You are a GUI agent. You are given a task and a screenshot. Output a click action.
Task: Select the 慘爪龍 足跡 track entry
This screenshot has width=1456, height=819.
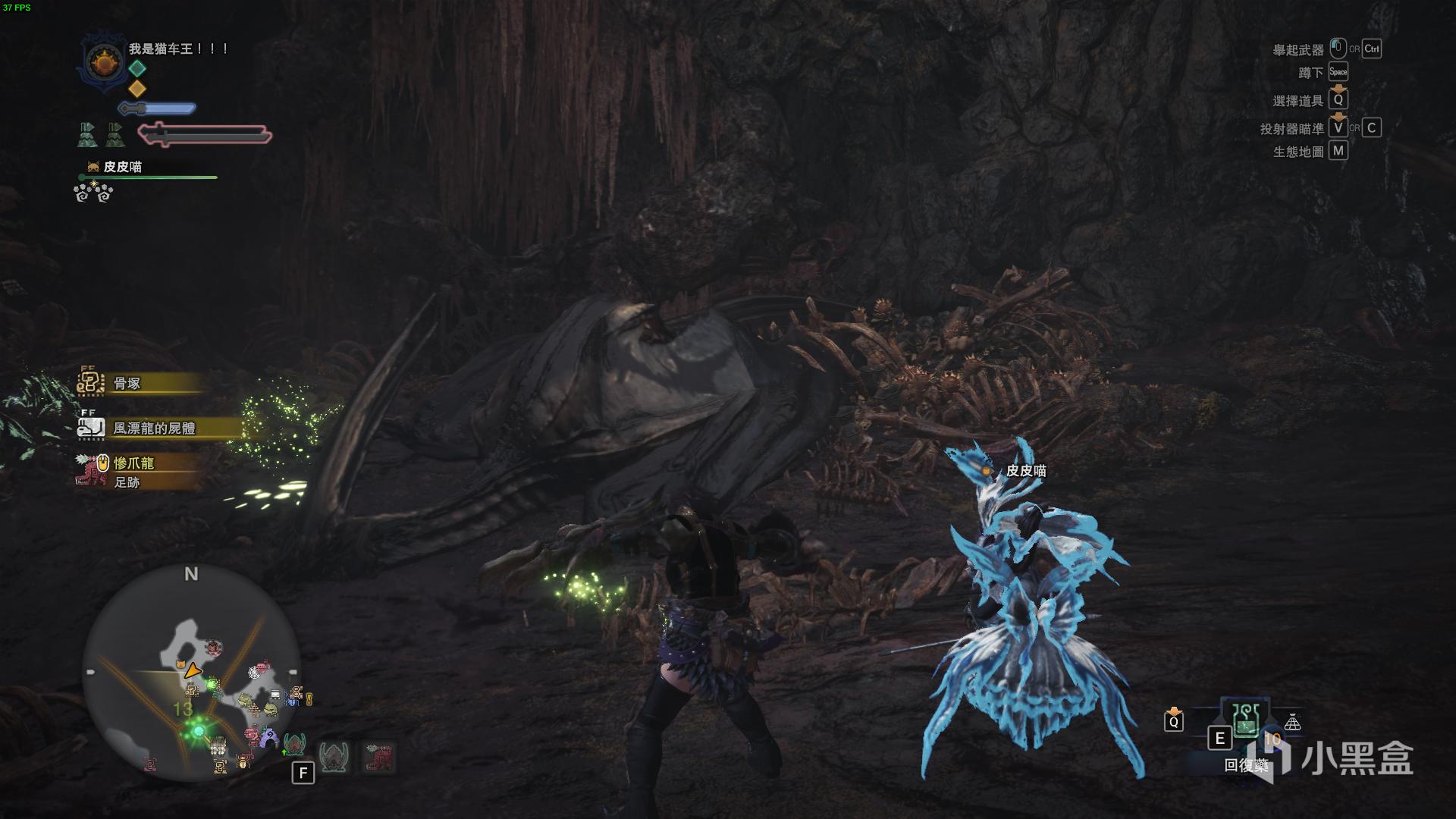point(133,471)
